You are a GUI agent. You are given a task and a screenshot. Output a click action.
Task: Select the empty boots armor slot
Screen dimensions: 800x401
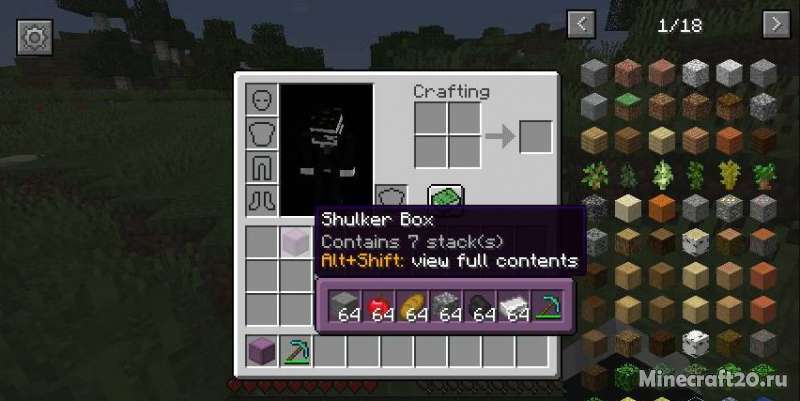(262, 199)
